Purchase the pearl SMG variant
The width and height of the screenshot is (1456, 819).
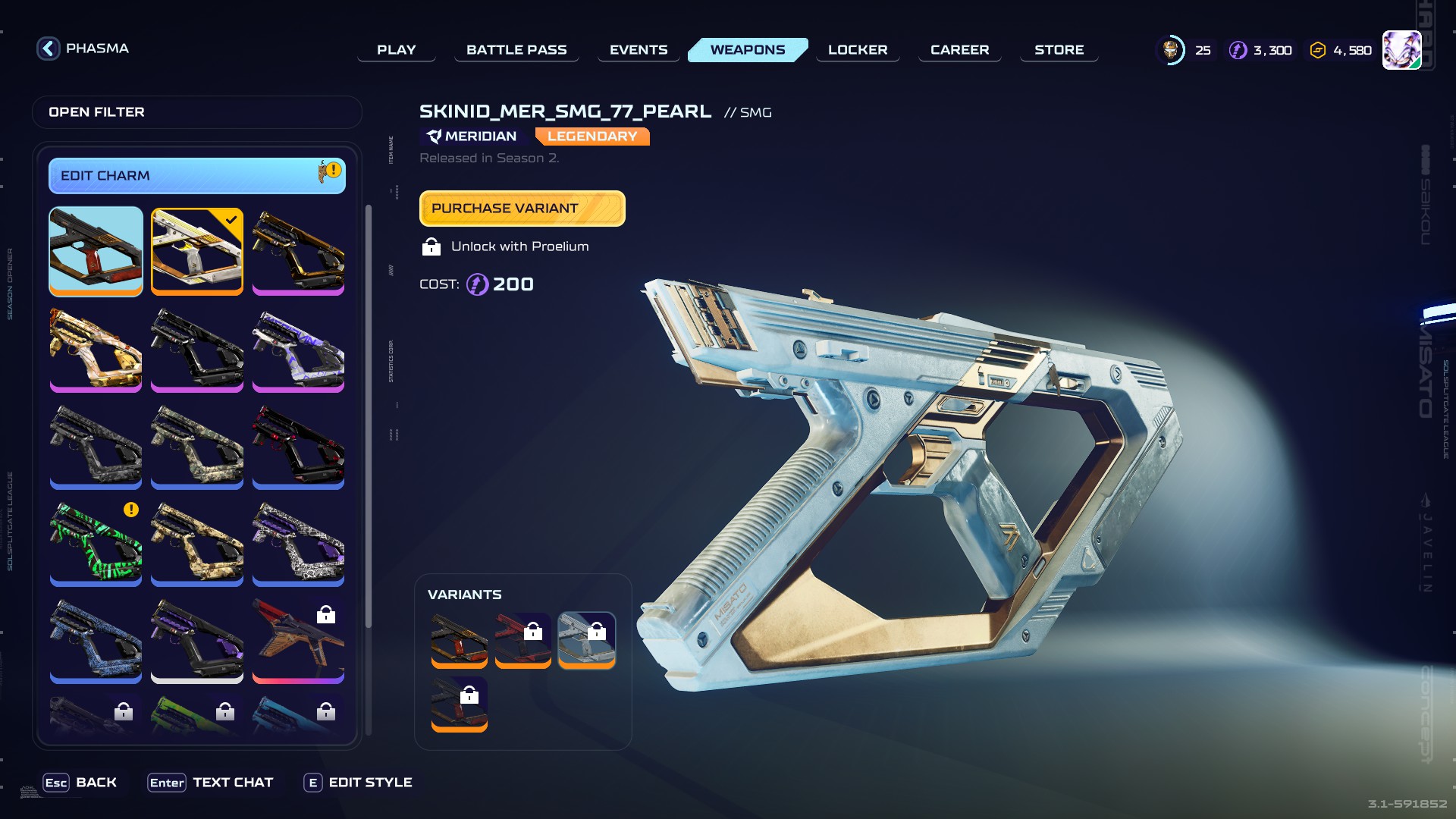pyautogui.click(x=522, y=209)
